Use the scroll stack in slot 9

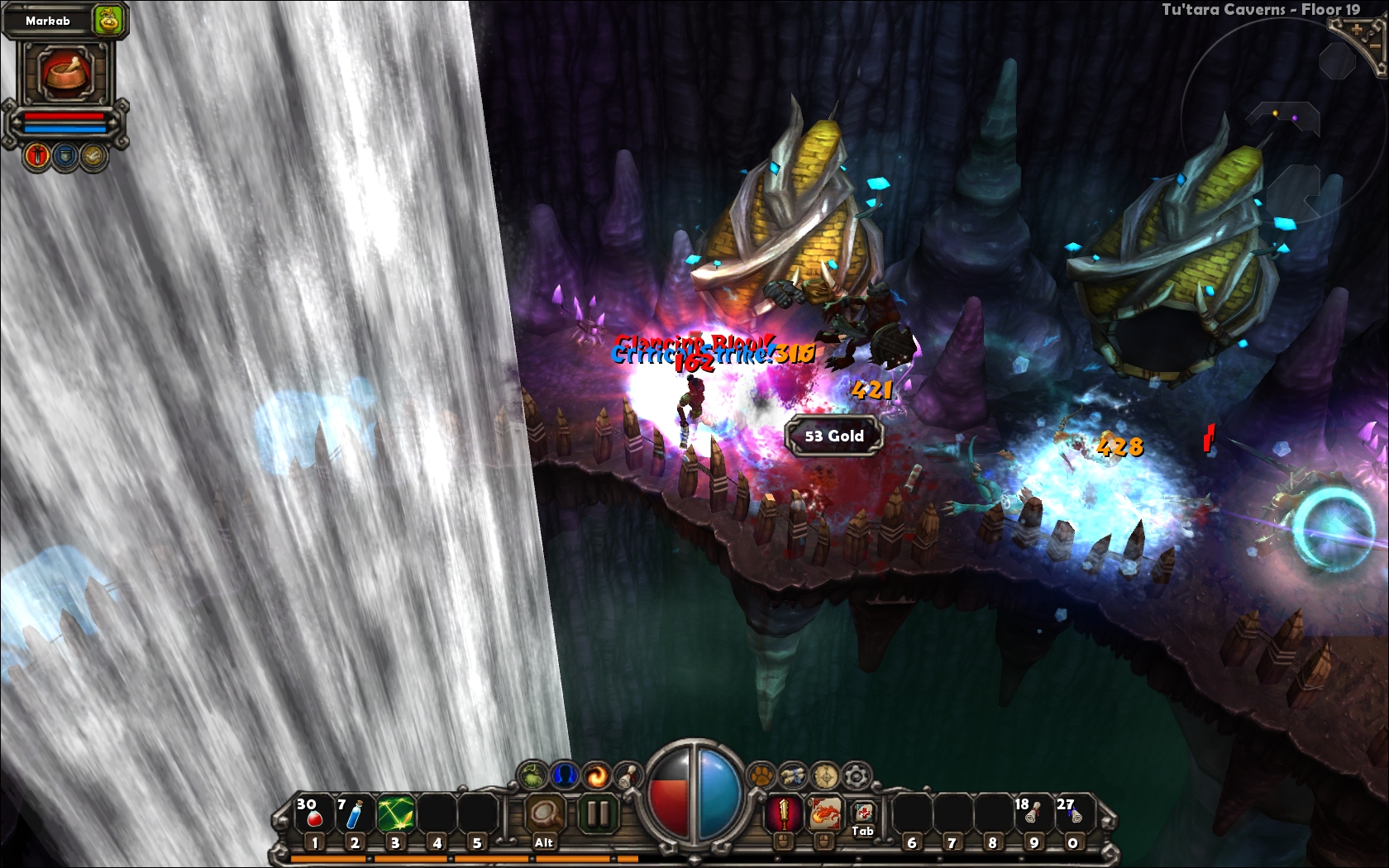coord(1033,814)
